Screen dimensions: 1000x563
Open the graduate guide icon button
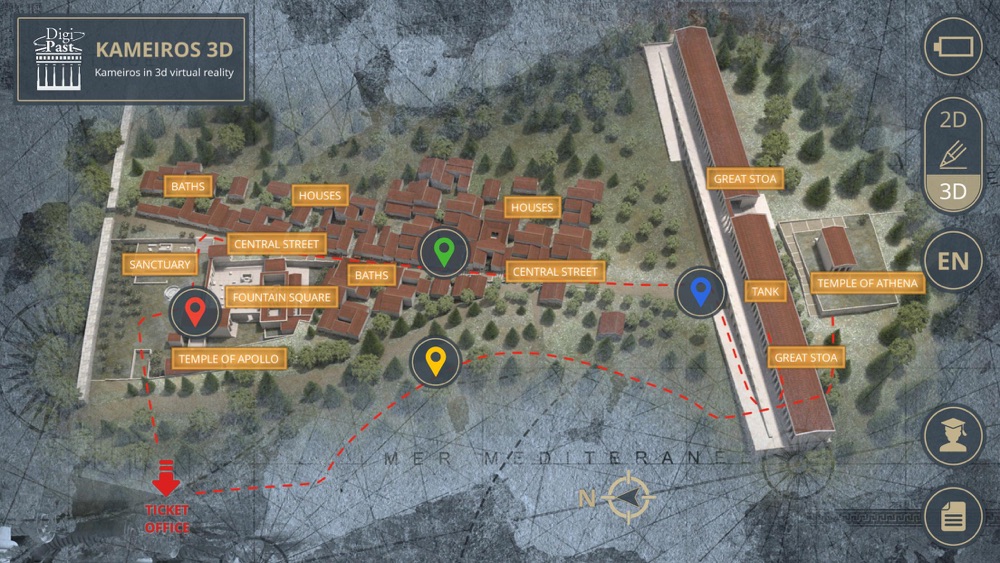(952, 436)
